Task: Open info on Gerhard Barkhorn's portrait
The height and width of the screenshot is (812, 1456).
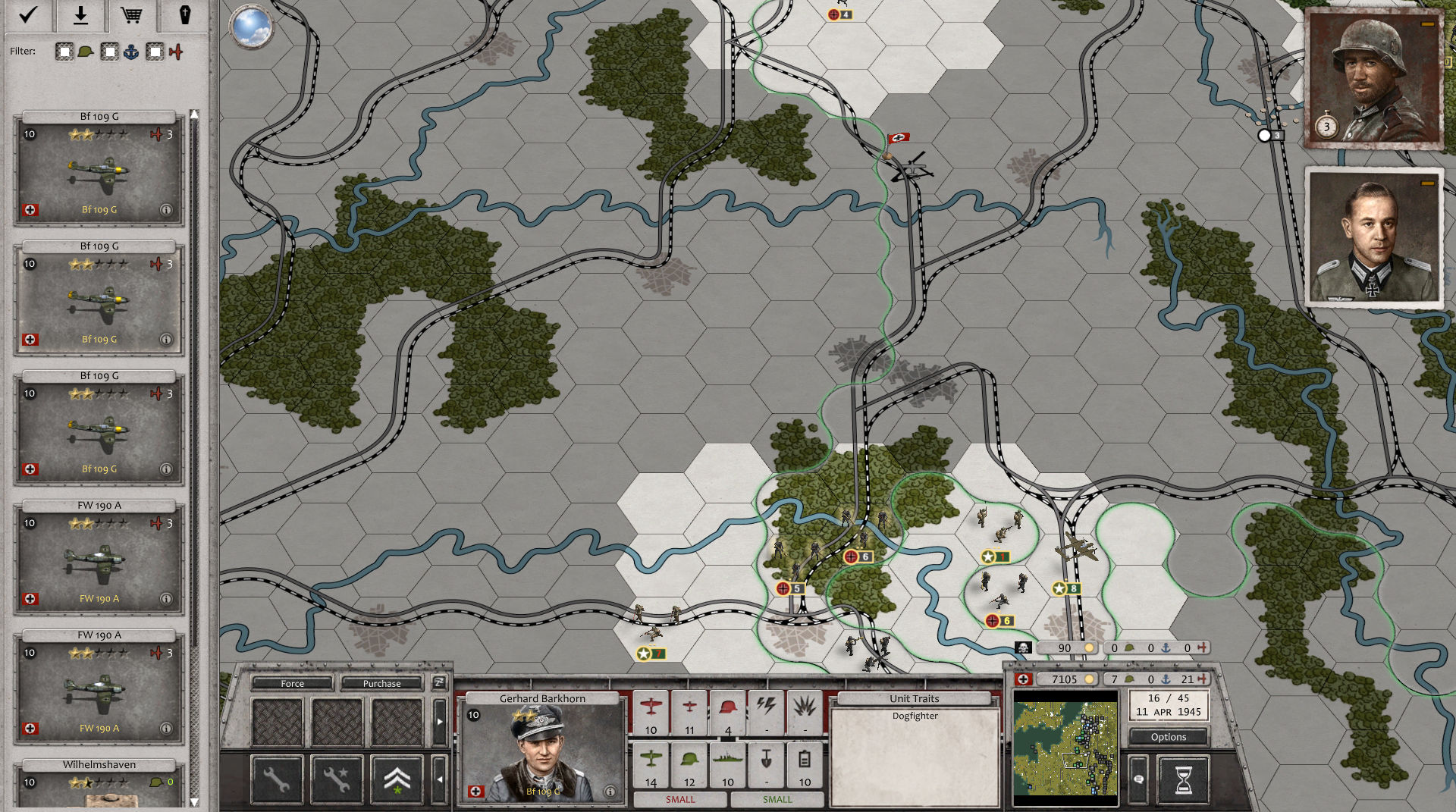Action: [611, 790]
